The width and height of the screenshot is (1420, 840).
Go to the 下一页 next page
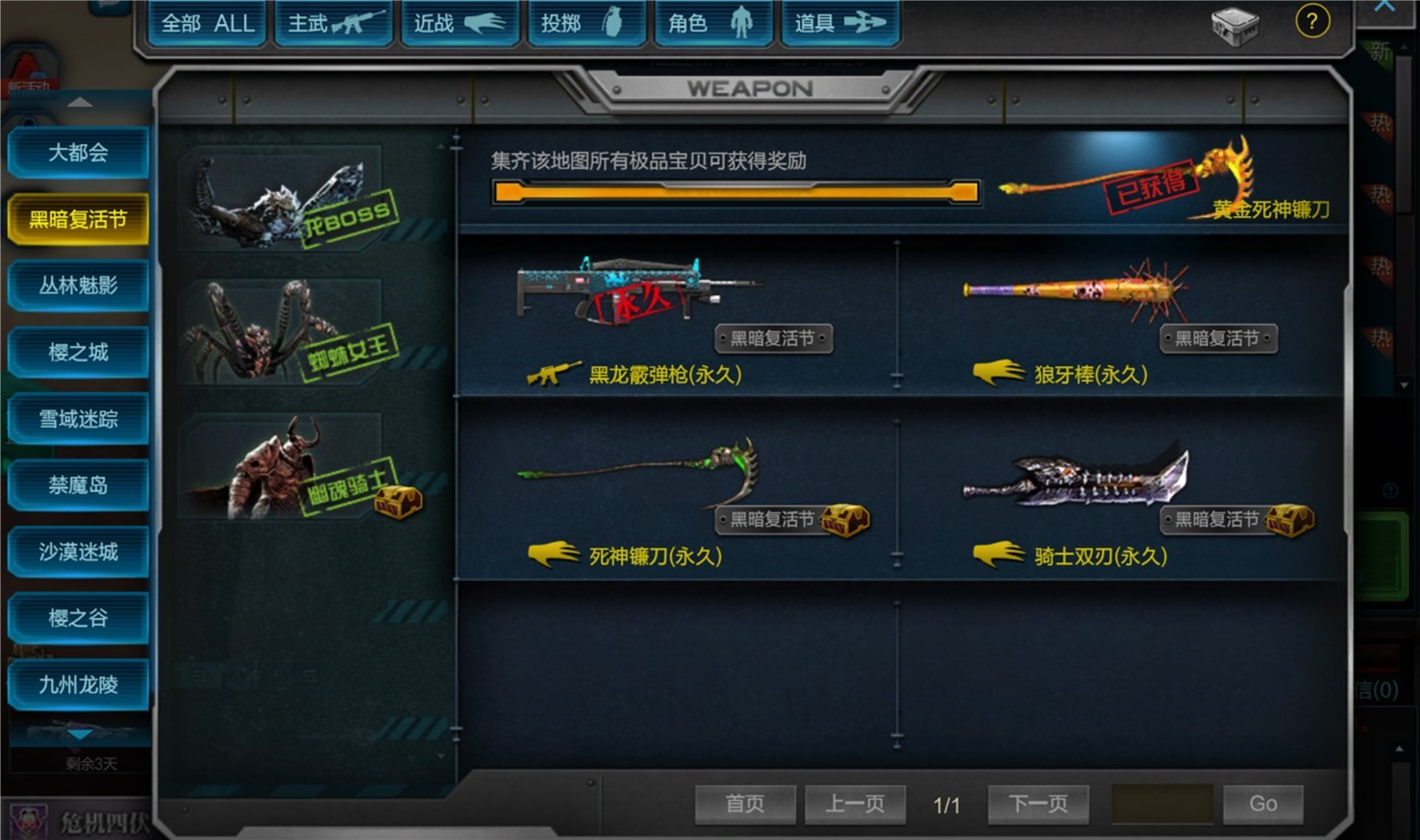tap(1038, 803)
